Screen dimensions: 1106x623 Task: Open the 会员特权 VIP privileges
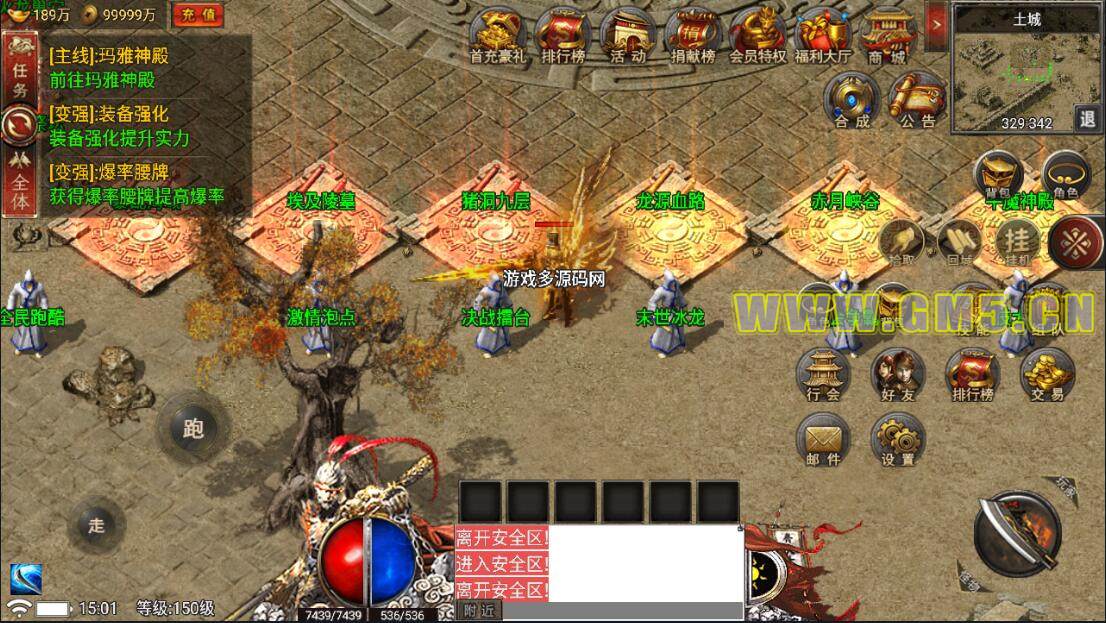tap(758, 34)
